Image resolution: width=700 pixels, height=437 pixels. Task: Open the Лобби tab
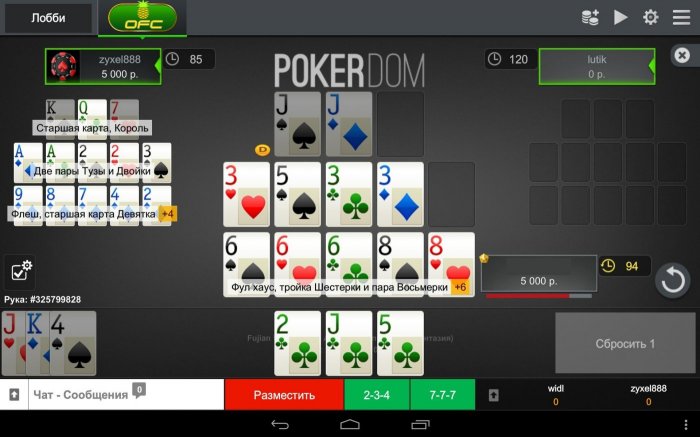click(x=47, y=17)
